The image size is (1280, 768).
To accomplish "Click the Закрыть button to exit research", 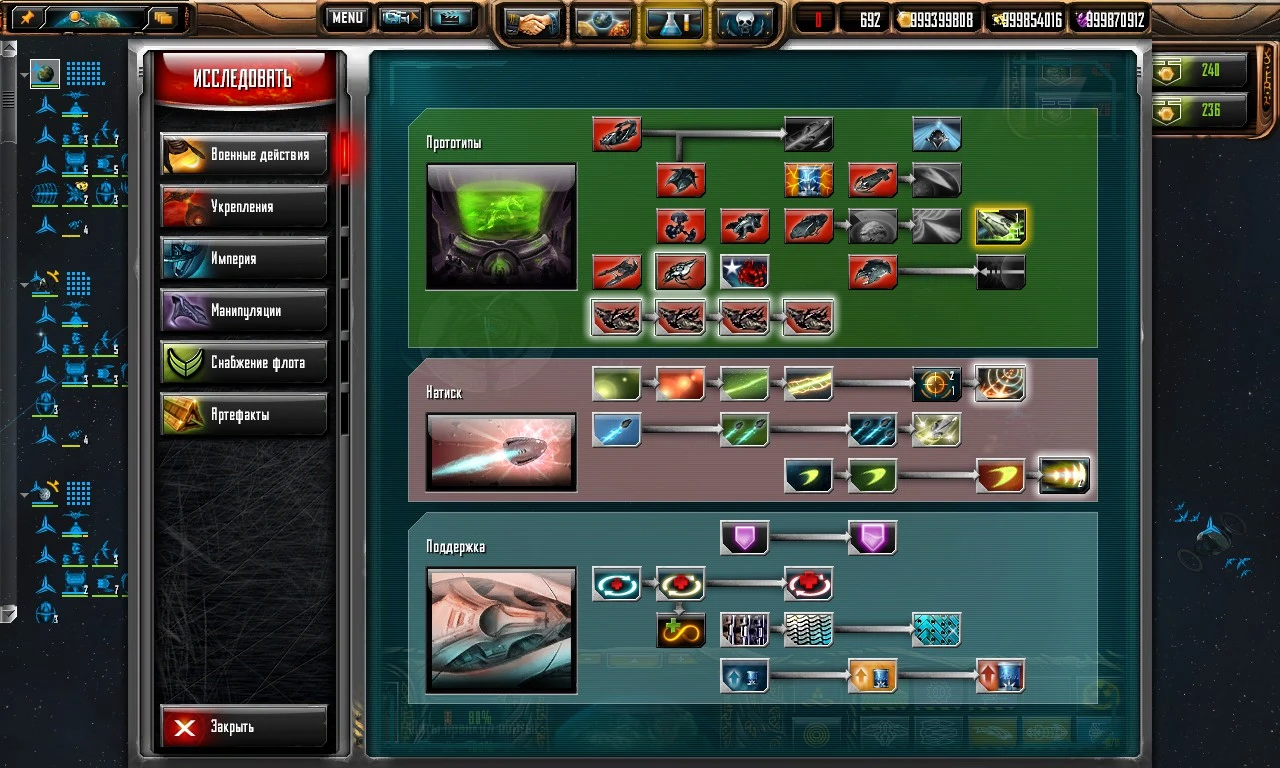I will [243, 726].
